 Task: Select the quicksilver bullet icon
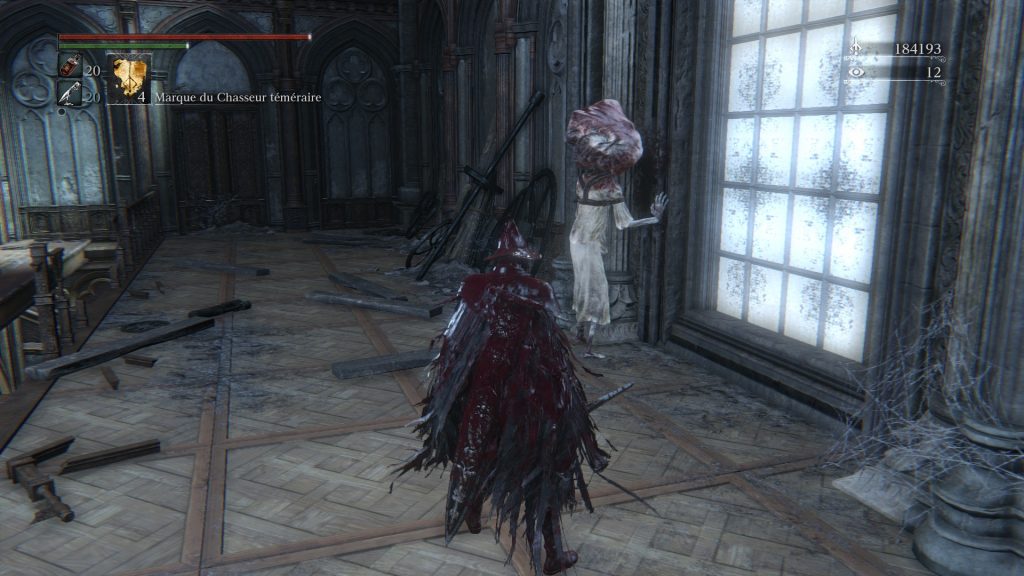(x=70, y=95)
